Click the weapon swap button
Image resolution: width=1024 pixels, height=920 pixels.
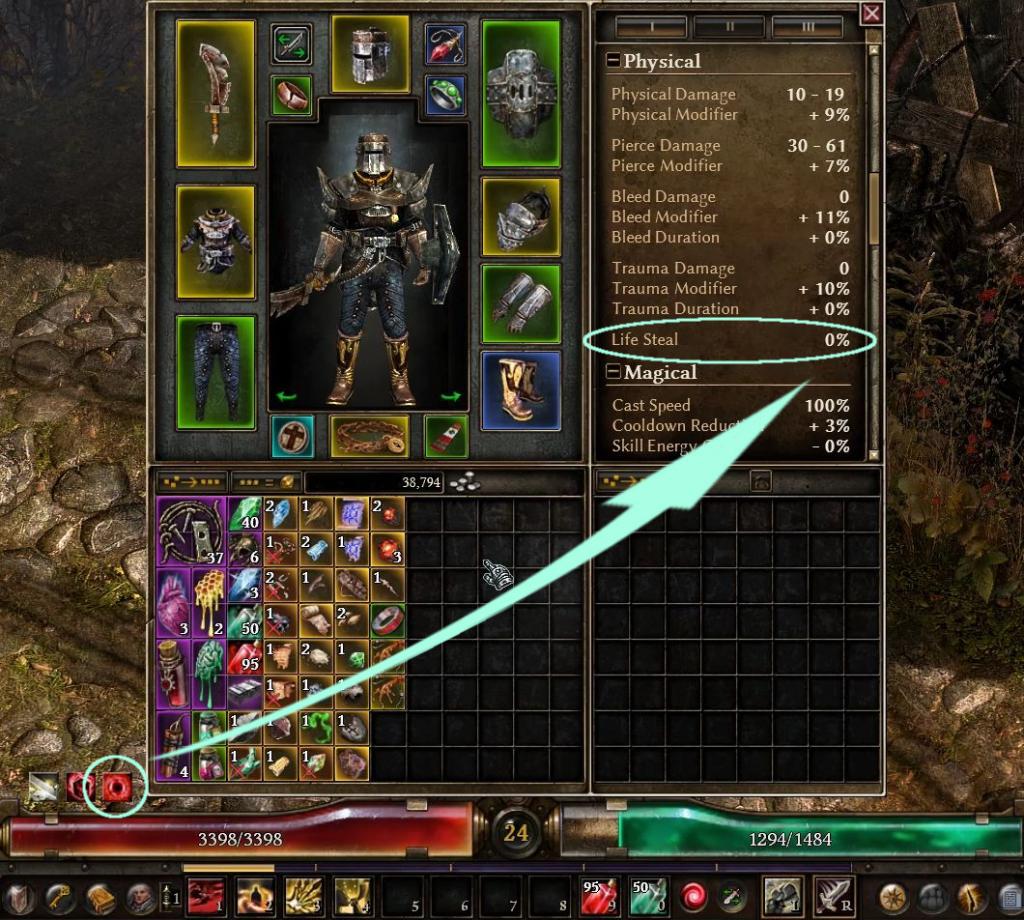coord(291,44)
